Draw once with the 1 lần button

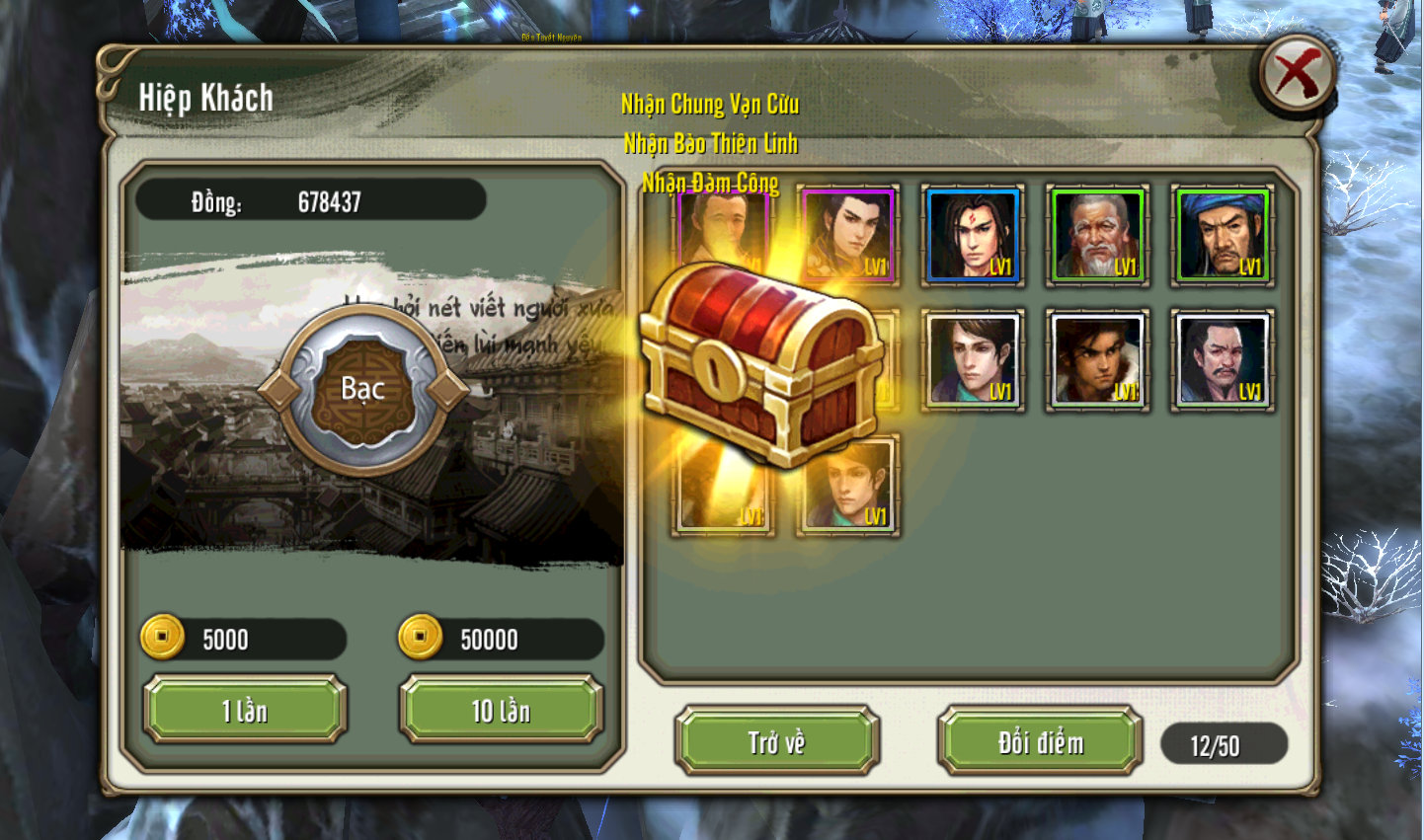pyautogui.click(x=245, y=710)
